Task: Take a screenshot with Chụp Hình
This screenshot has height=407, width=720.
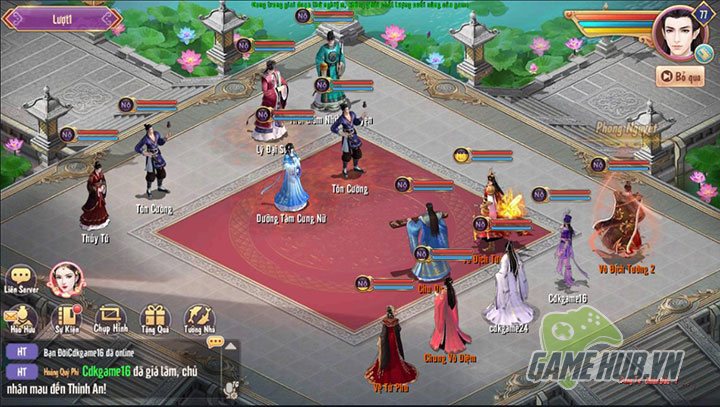Action: pyautogui.click(x=110, y=319)
